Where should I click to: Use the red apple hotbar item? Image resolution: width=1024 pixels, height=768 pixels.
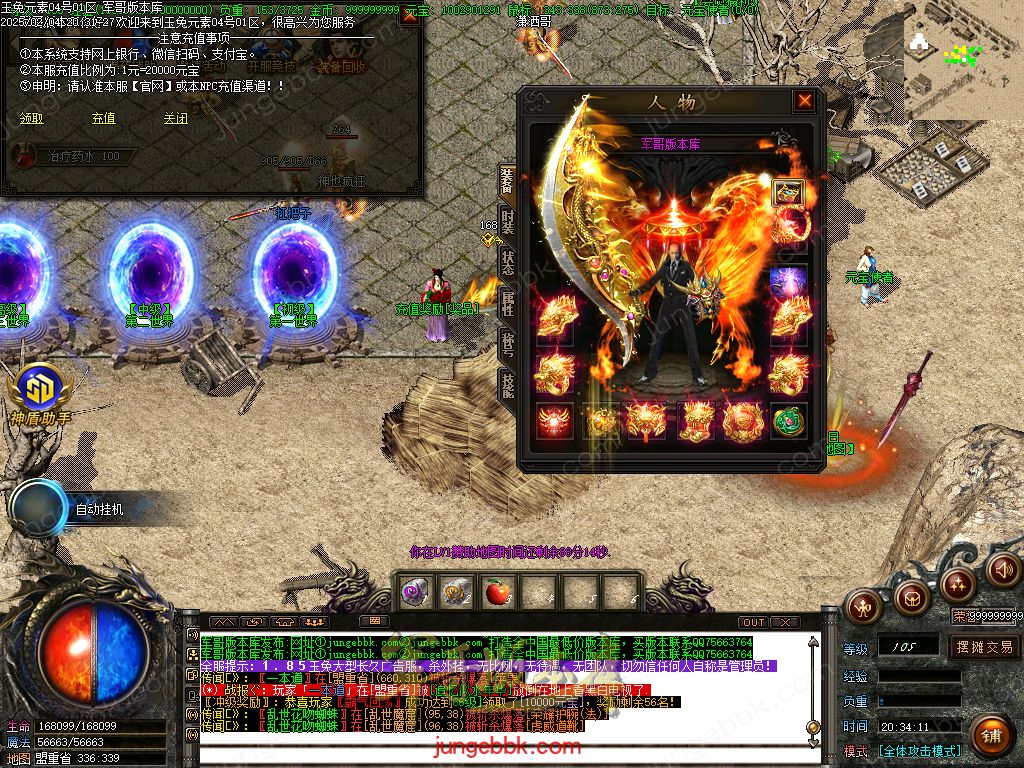coord(497,592)
